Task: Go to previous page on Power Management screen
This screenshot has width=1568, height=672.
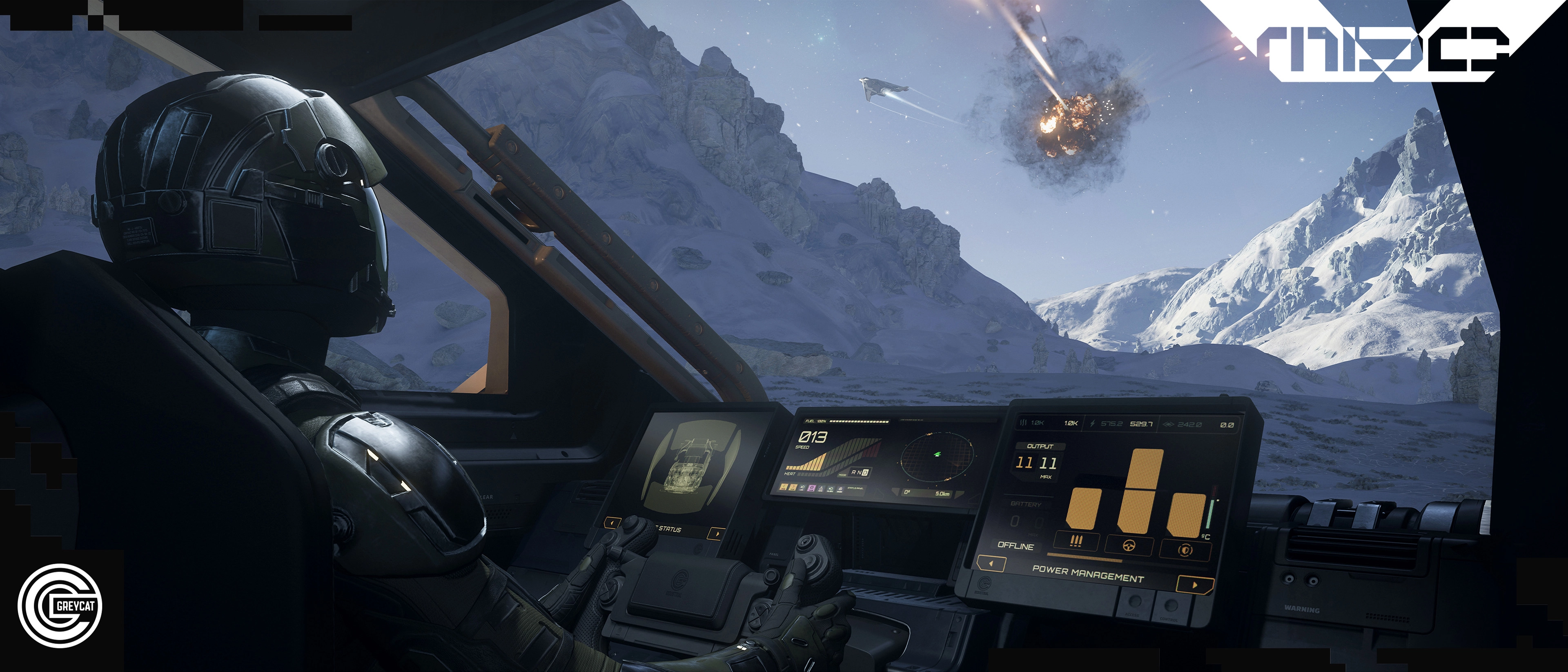Action: tap(991, 564)
